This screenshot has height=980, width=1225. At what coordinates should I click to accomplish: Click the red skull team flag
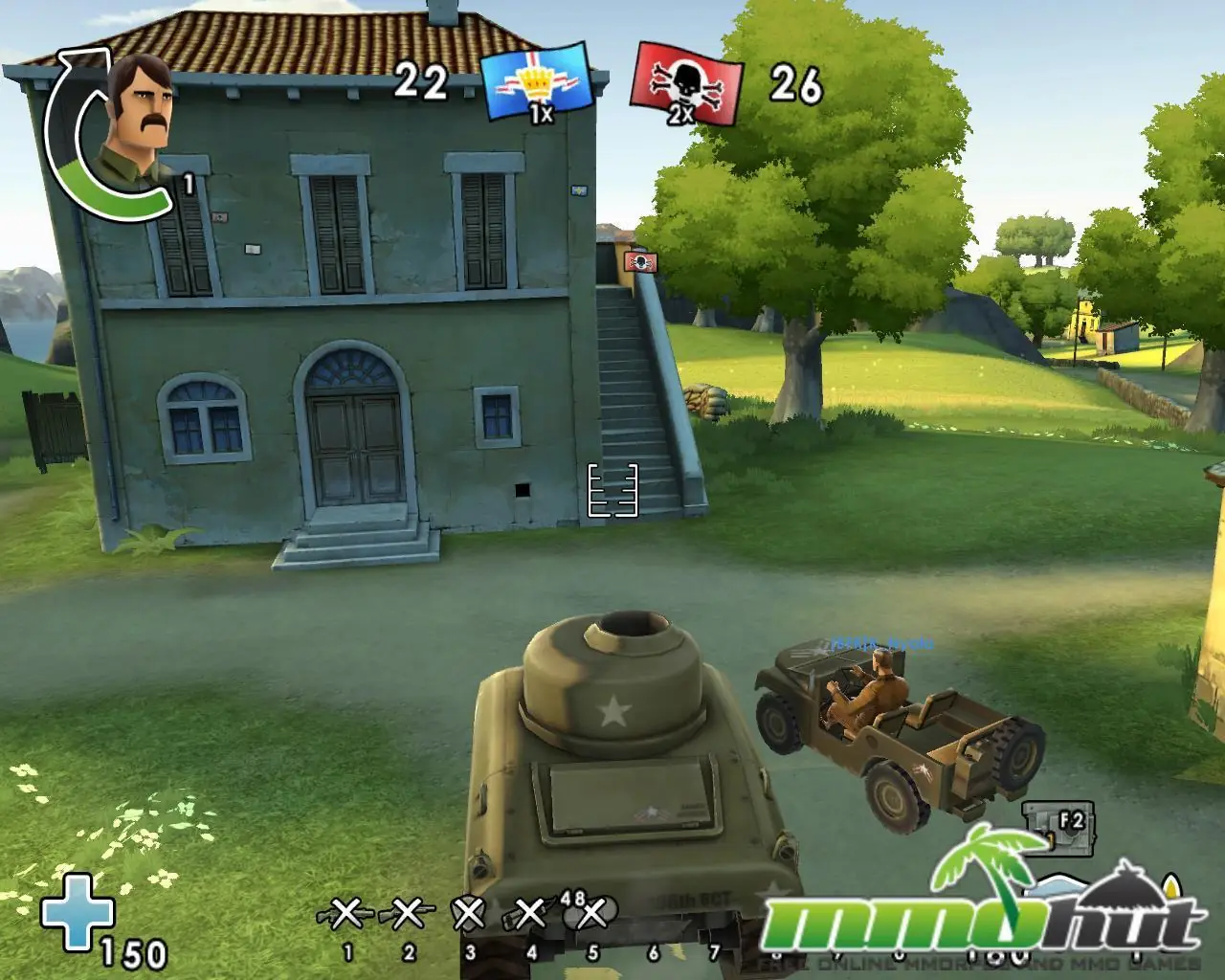pyautogui.click(x=686, y=84)
